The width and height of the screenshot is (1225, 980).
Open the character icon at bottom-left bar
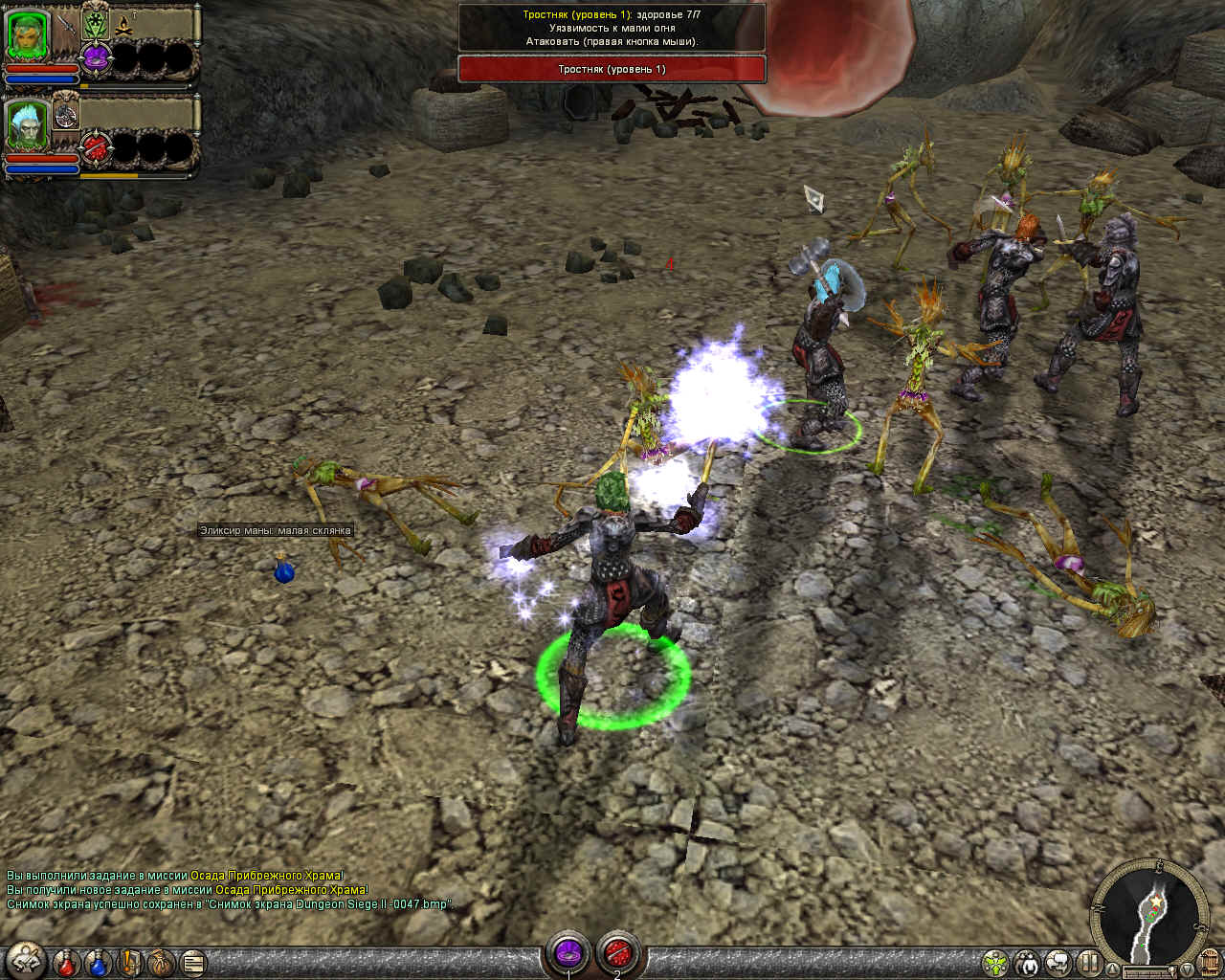[x=26, y=960]
